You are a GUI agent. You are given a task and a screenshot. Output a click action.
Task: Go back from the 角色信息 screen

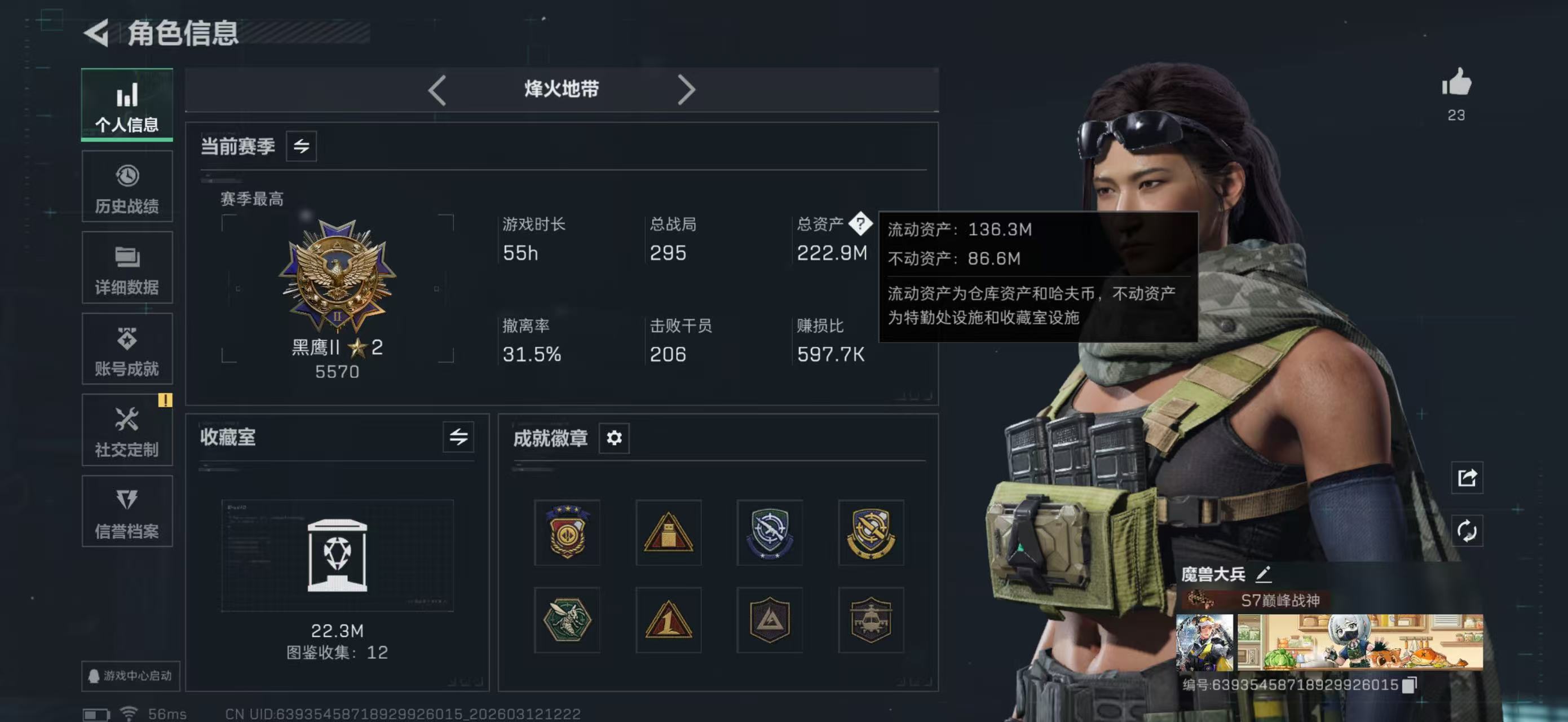click(x=96, y=32)
